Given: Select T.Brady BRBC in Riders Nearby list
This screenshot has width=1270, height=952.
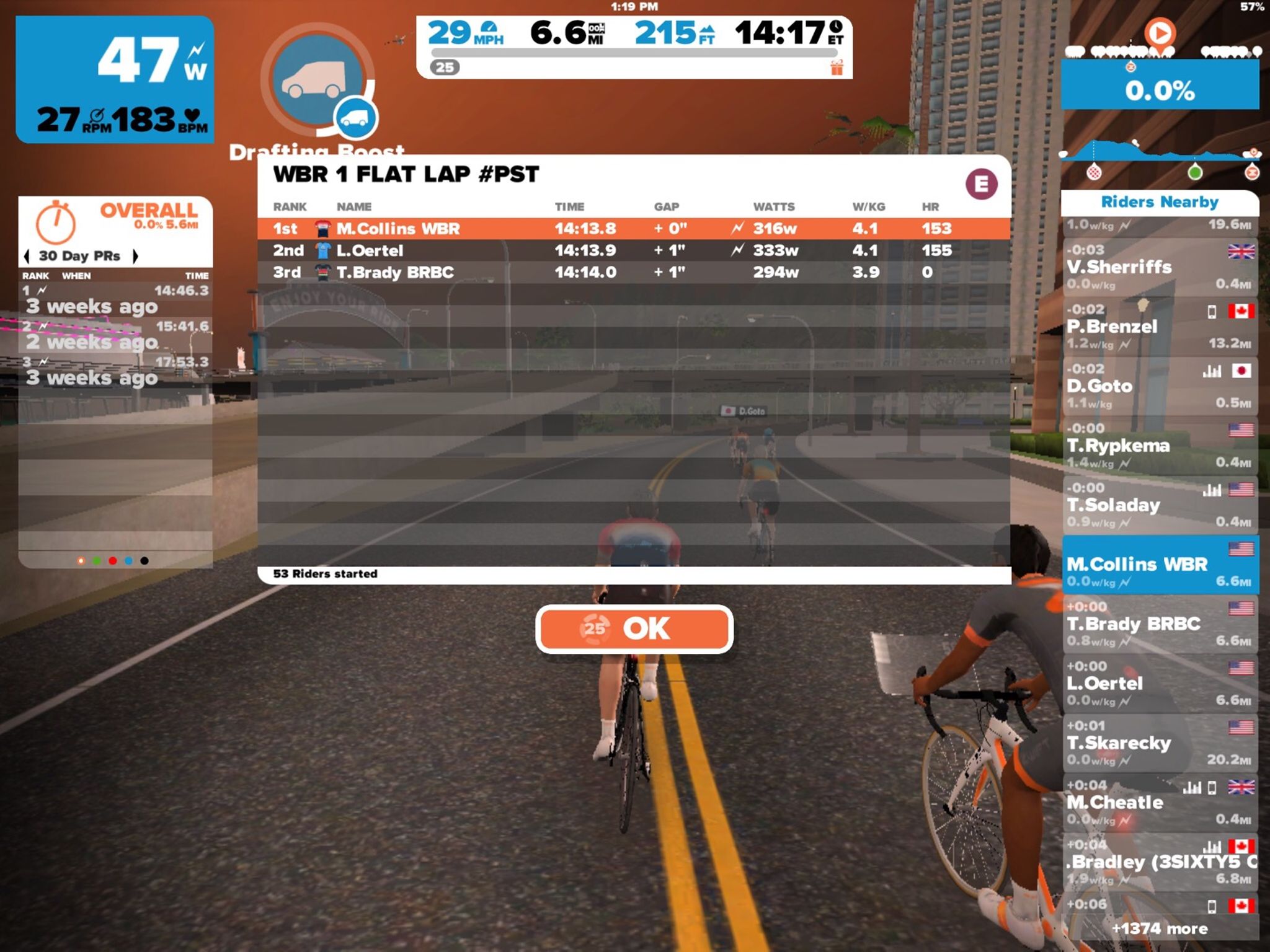Looking at the screenshot, I should tap(1159, 624).
